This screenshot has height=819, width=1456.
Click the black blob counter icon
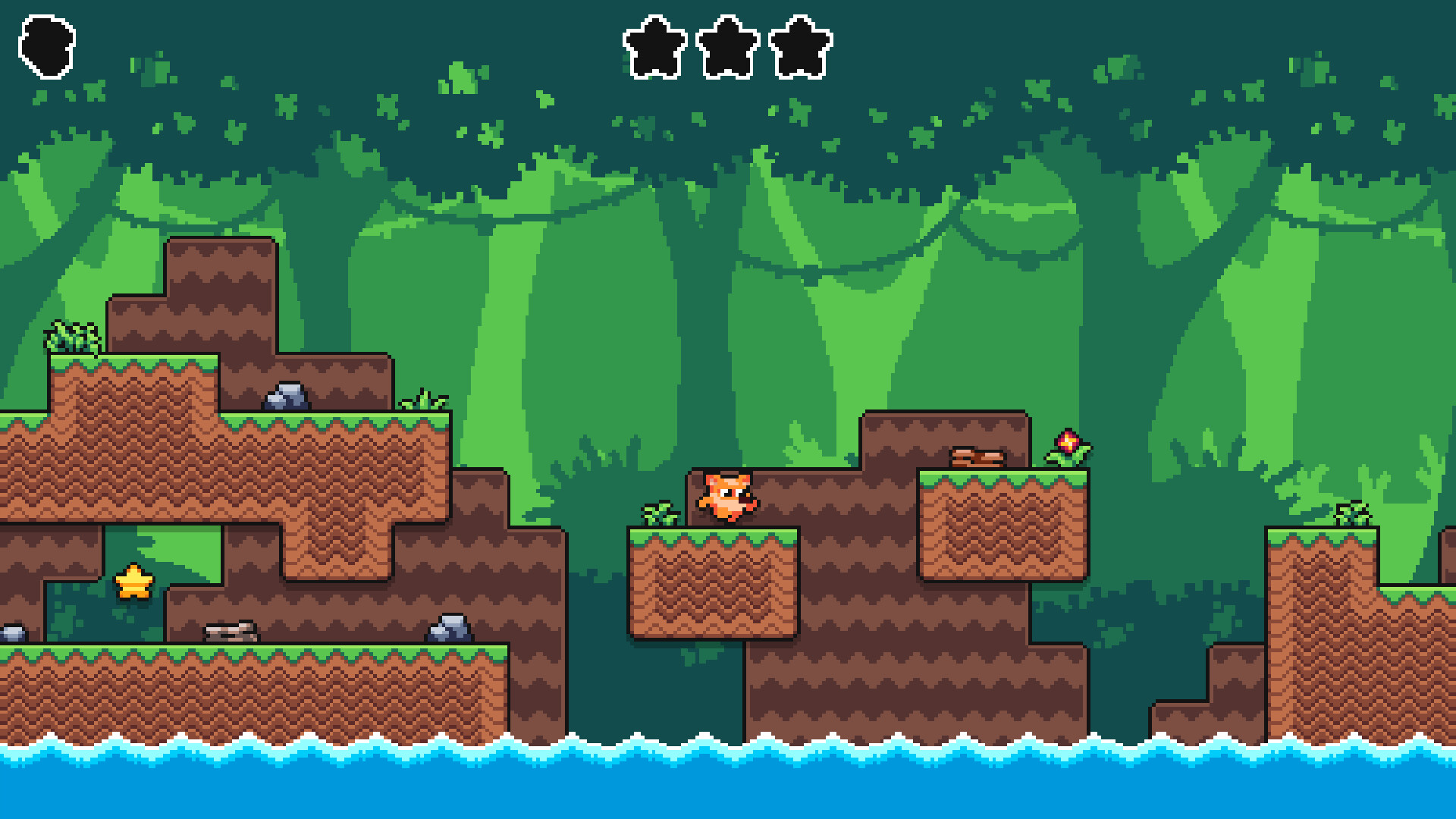coord(47,45)
